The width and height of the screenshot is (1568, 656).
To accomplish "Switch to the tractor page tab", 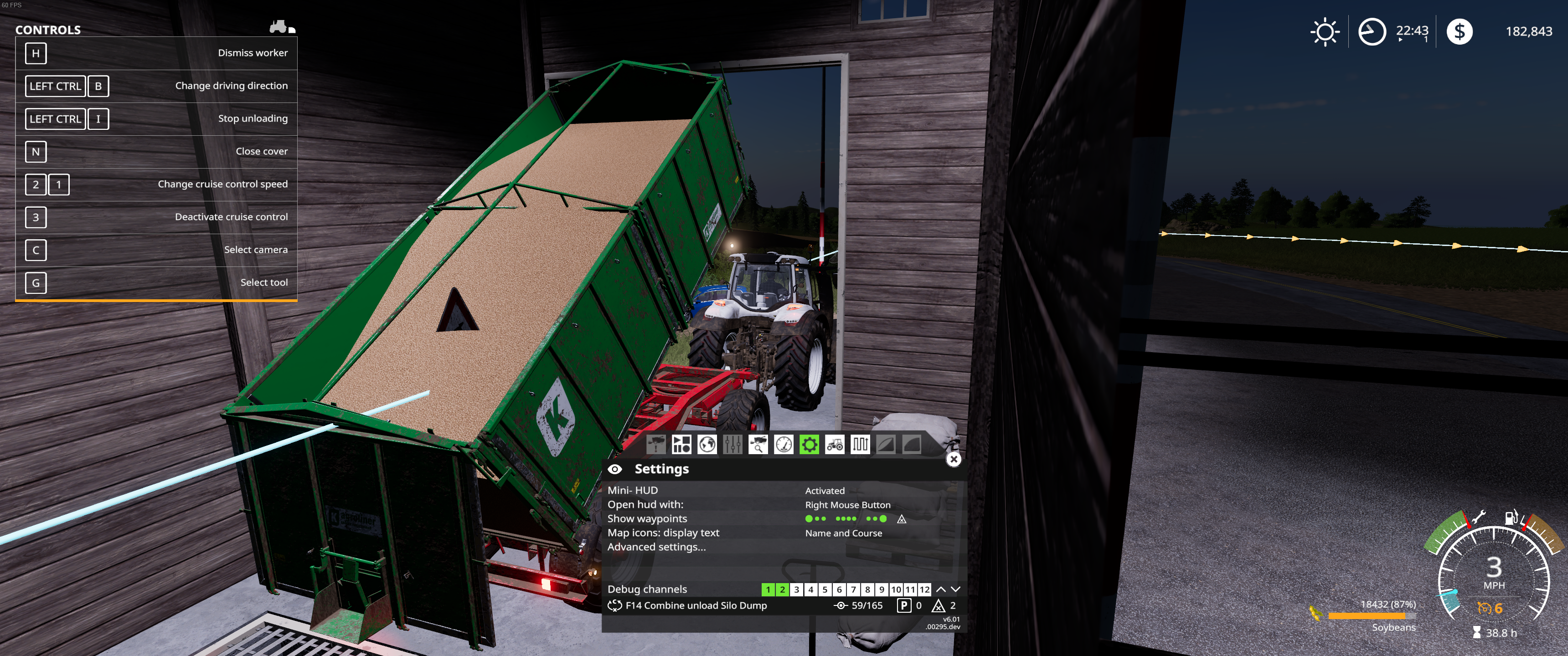I will [835, 445].
